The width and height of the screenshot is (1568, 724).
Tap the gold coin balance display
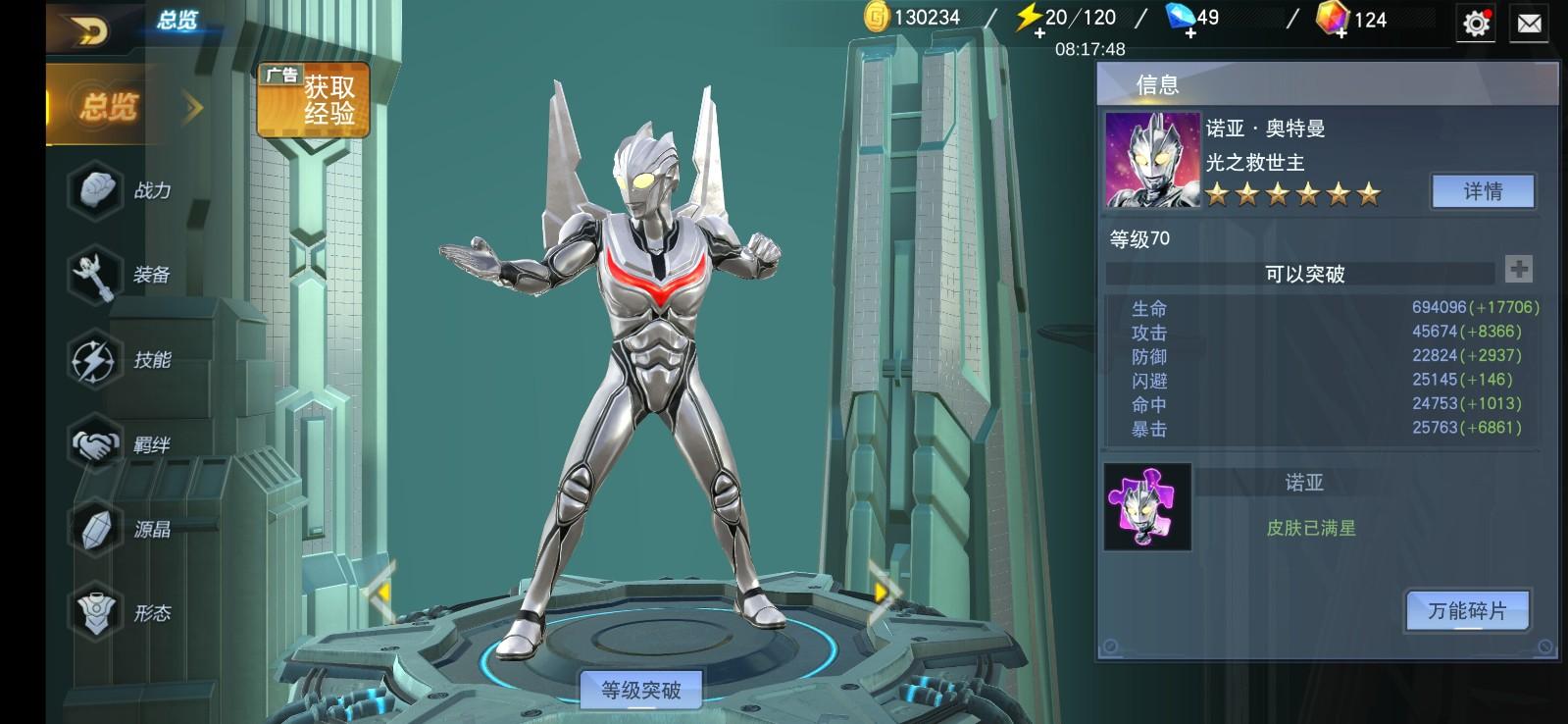tap(912, 17)
